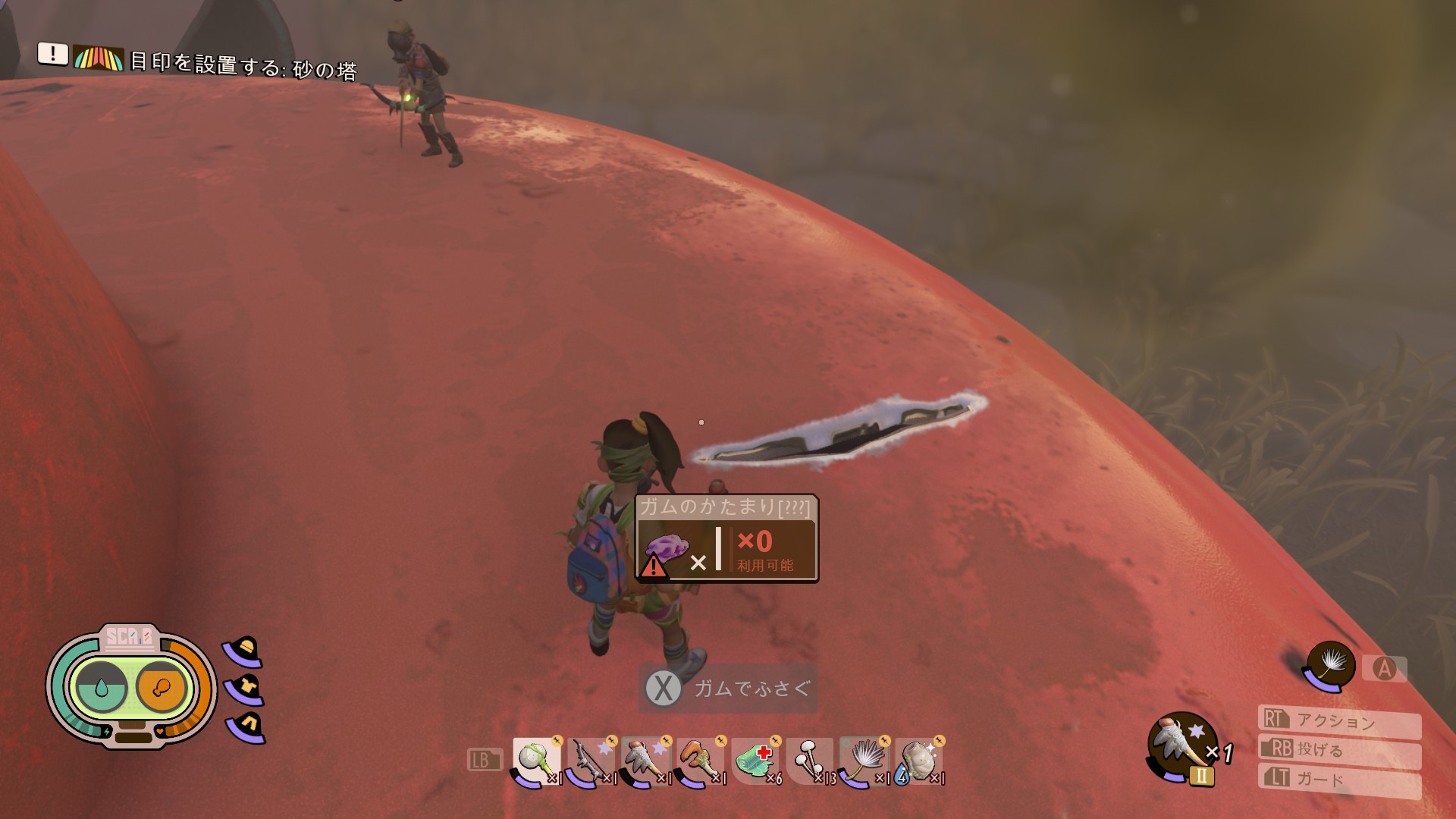1456x819 pixels.
Task: Click the gum chunk requirement tooltip
Action: point(726,538)
